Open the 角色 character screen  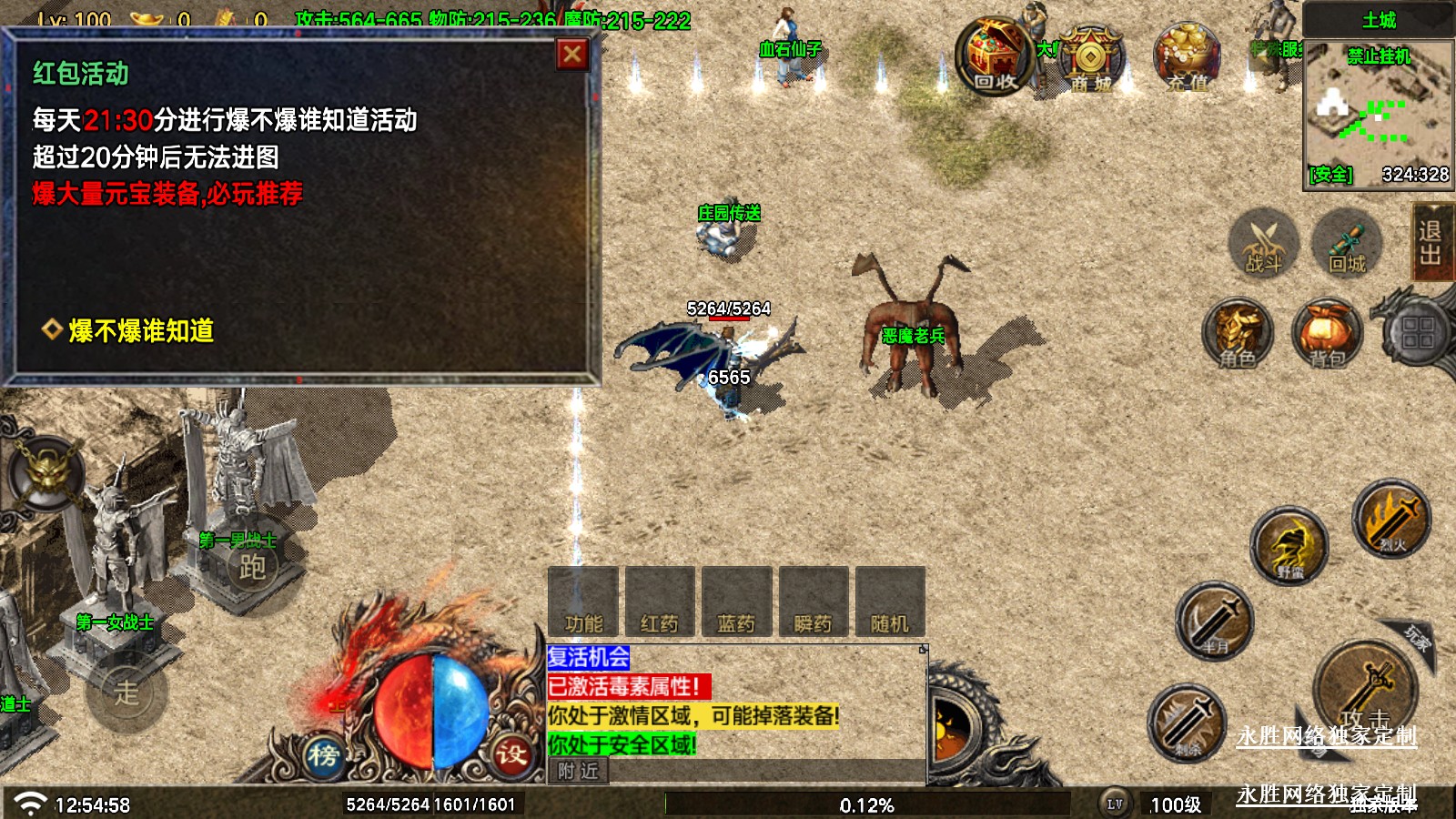coord(1239,333)
